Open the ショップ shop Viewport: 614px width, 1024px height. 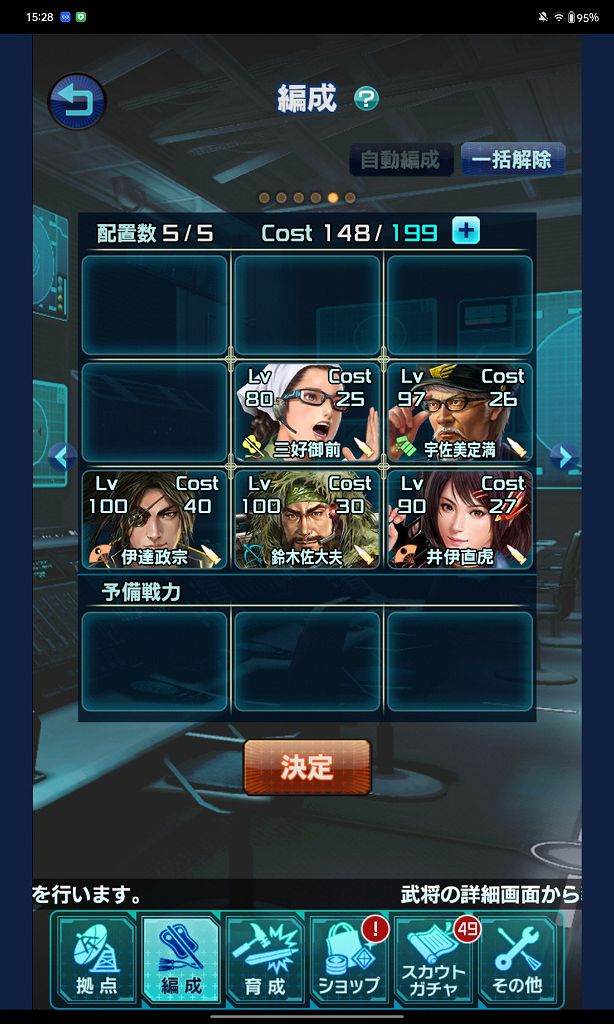coord(349,960)
